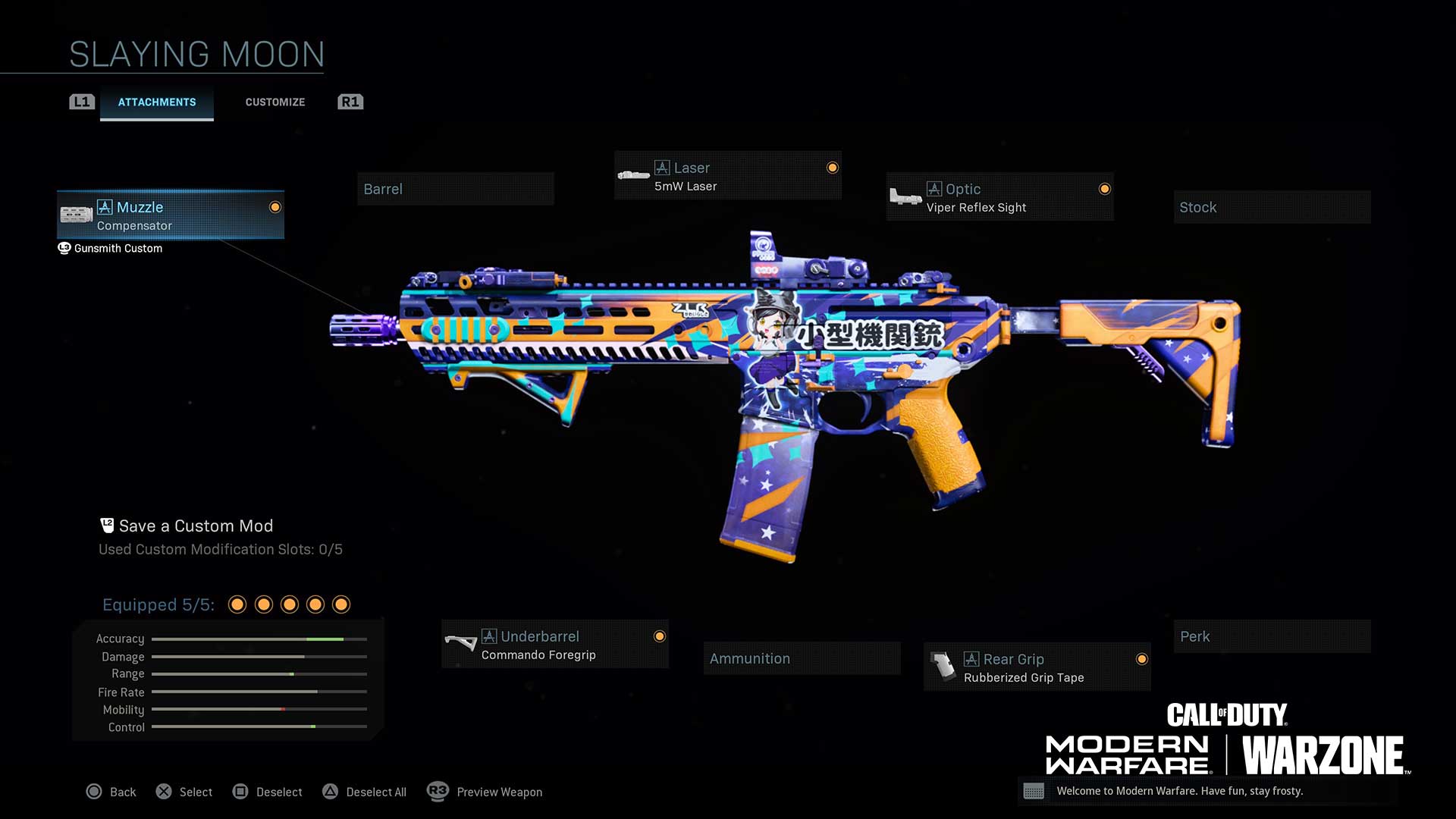The width and height of the screenshot is (1456, 819).
Task: Choose Preview Weapon in the footer
Action: tap(485, 792)
